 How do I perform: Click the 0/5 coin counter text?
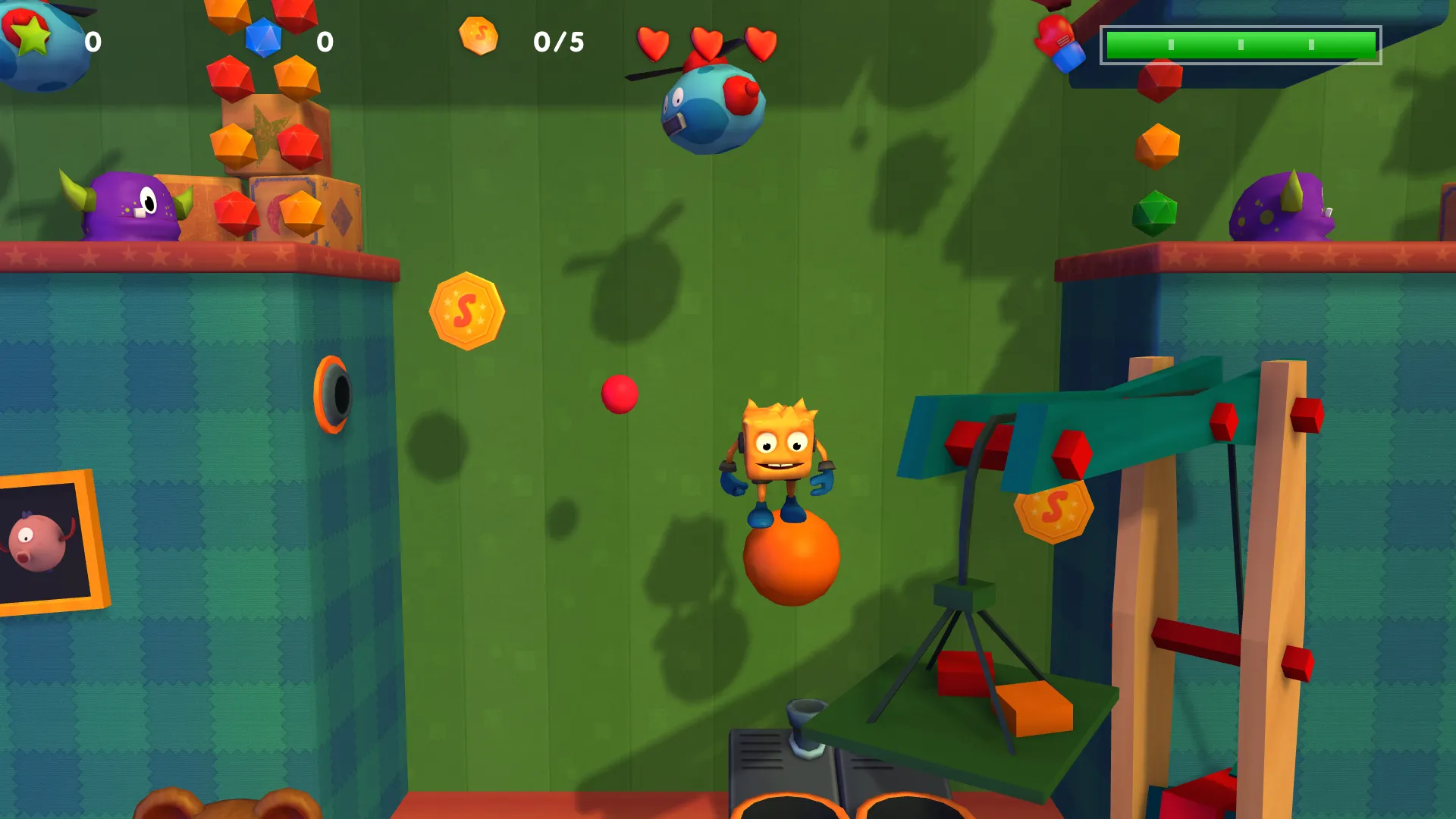pos(559,42)
